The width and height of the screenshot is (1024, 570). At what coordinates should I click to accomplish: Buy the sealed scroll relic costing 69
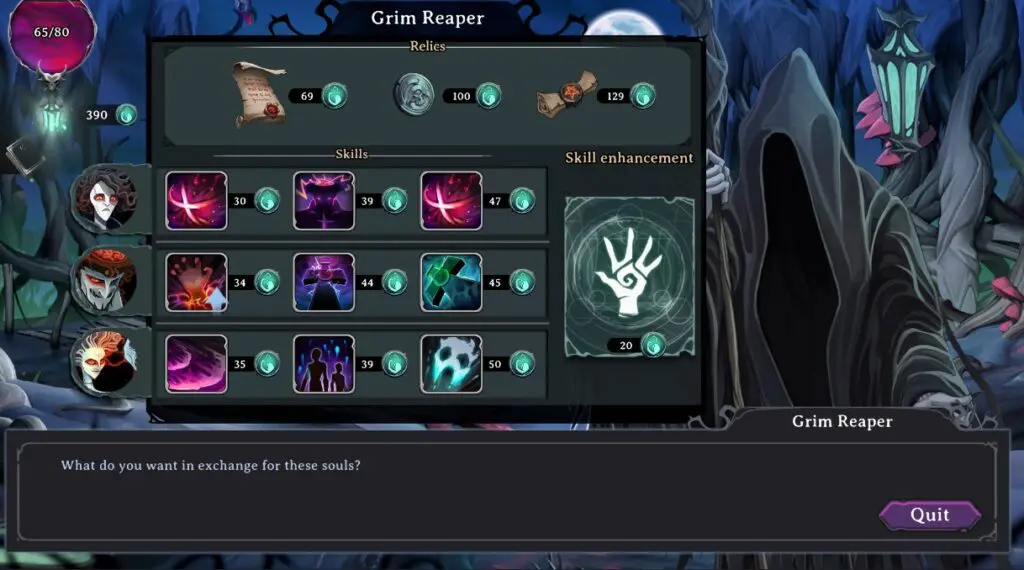click(x=259, y=95)
